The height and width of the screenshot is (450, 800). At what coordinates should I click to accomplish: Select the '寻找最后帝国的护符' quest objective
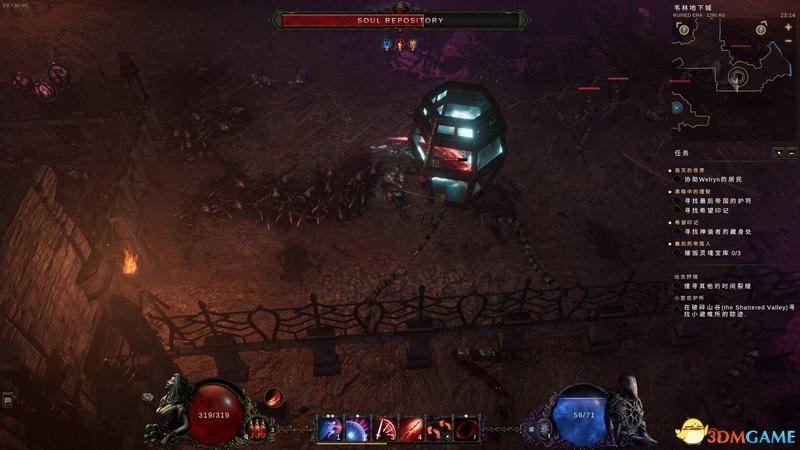tap(718, 201)
